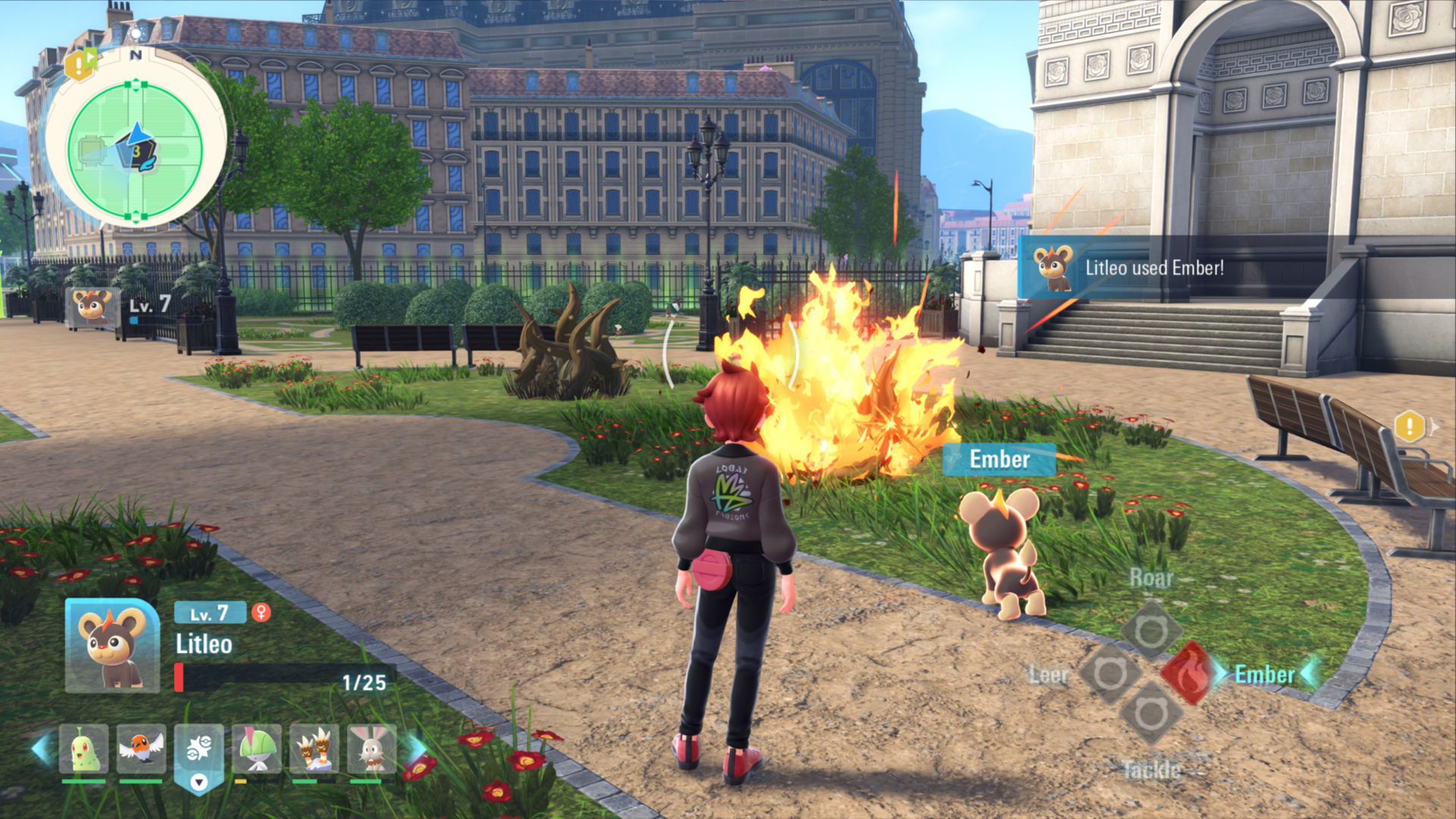Choose the Bunnelby party slot
This screenshot has width=1456, height=819.
372,749
